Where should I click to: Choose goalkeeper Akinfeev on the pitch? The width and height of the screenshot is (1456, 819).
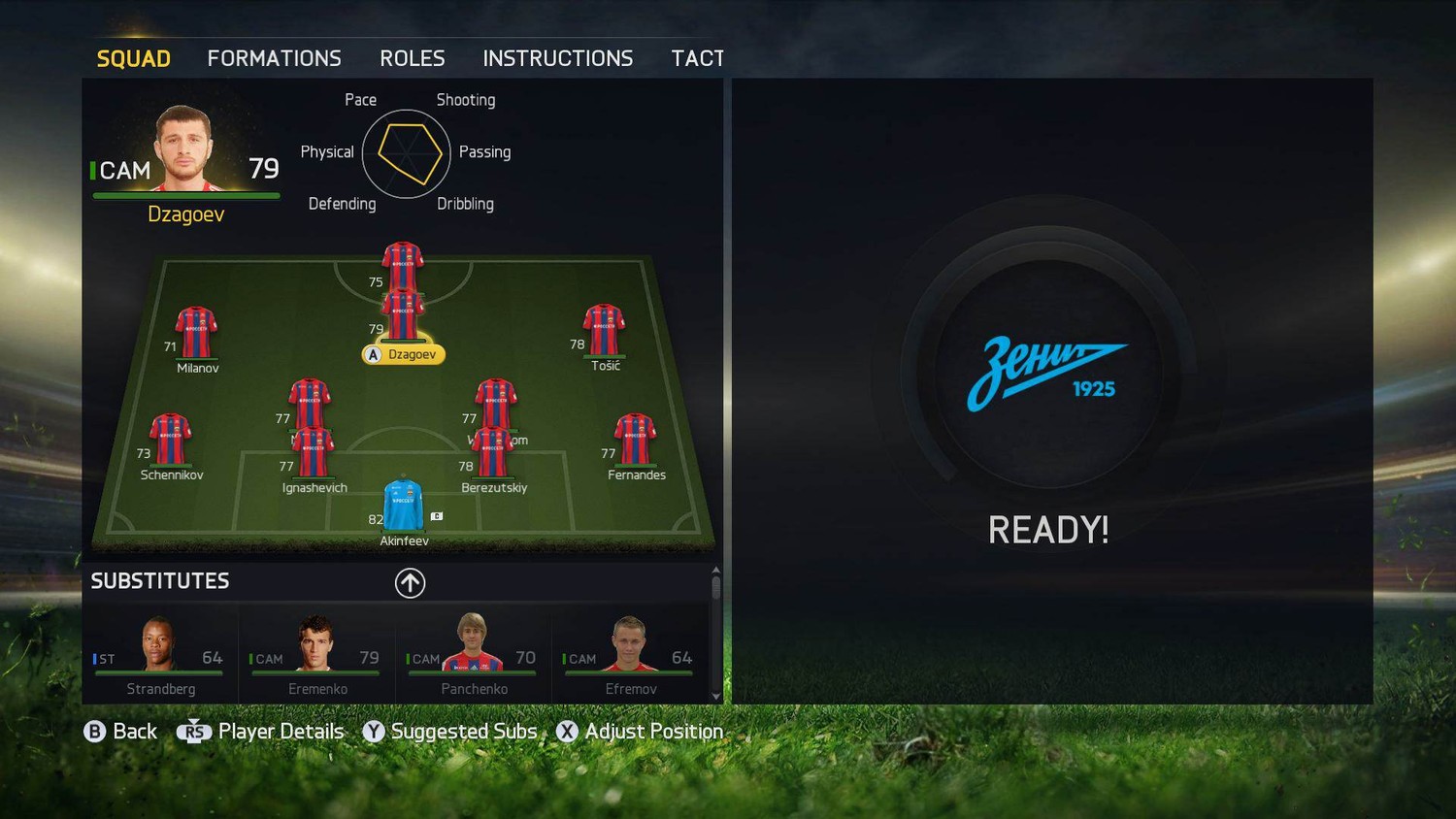coord(403,507)
